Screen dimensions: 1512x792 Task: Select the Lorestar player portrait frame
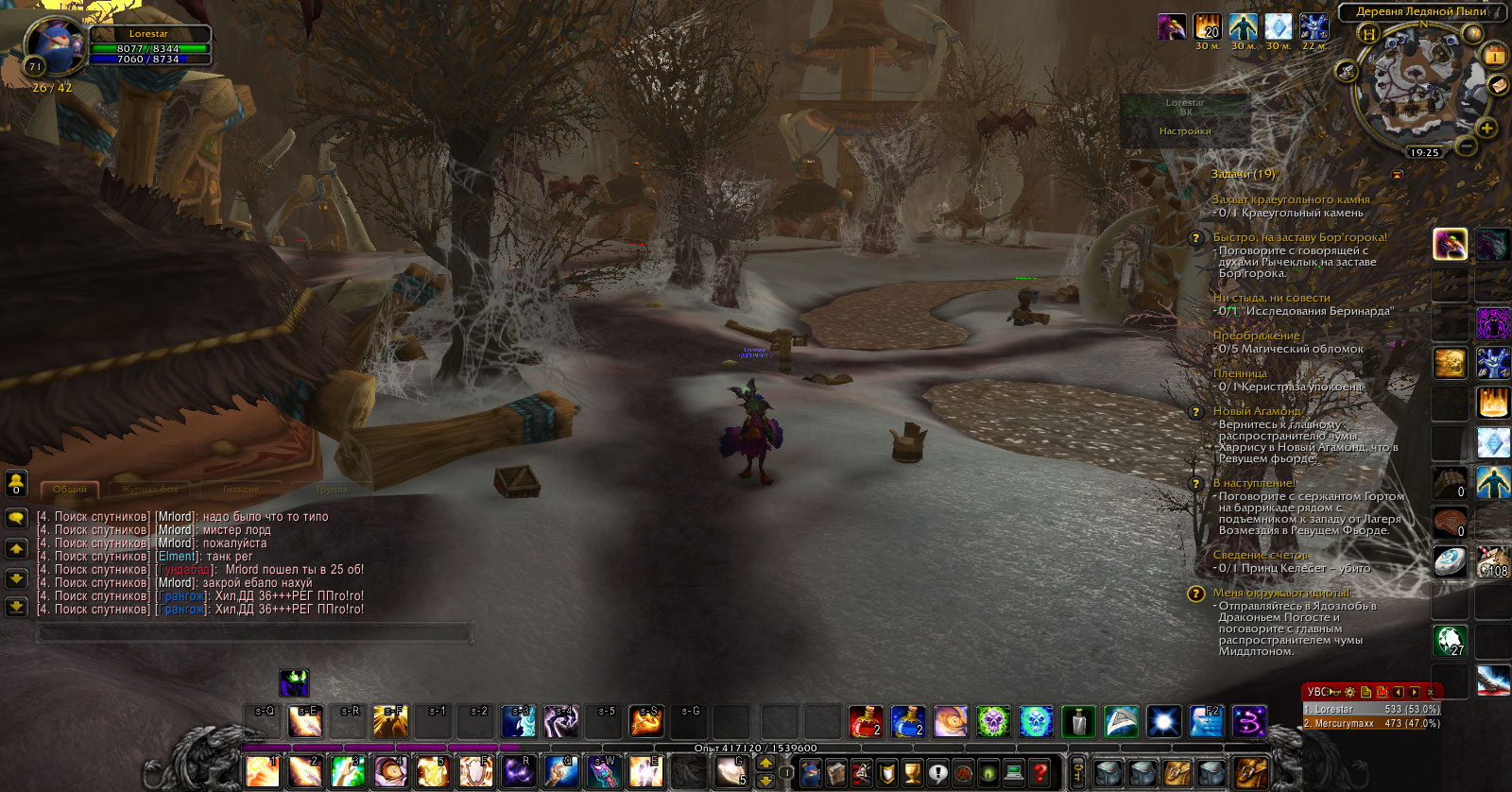55,45
